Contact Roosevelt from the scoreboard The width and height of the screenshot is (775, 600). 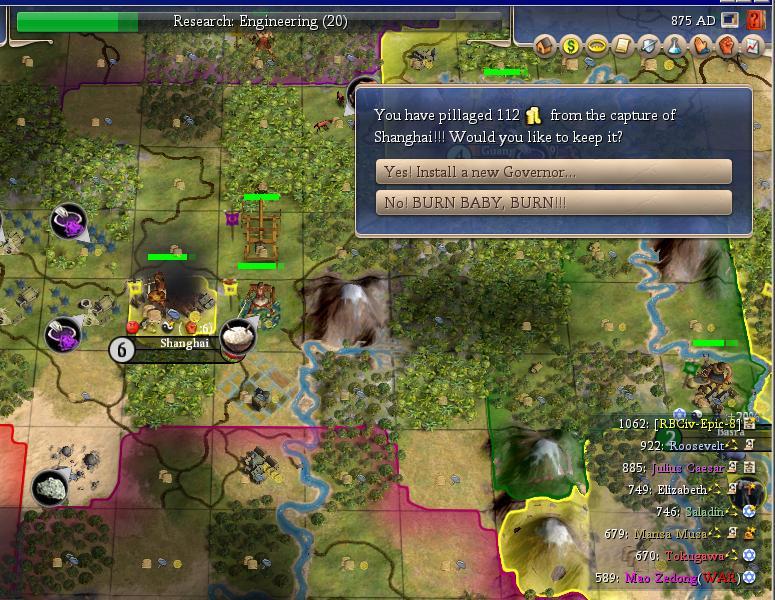pyautogui.click(x=695, y=445)
